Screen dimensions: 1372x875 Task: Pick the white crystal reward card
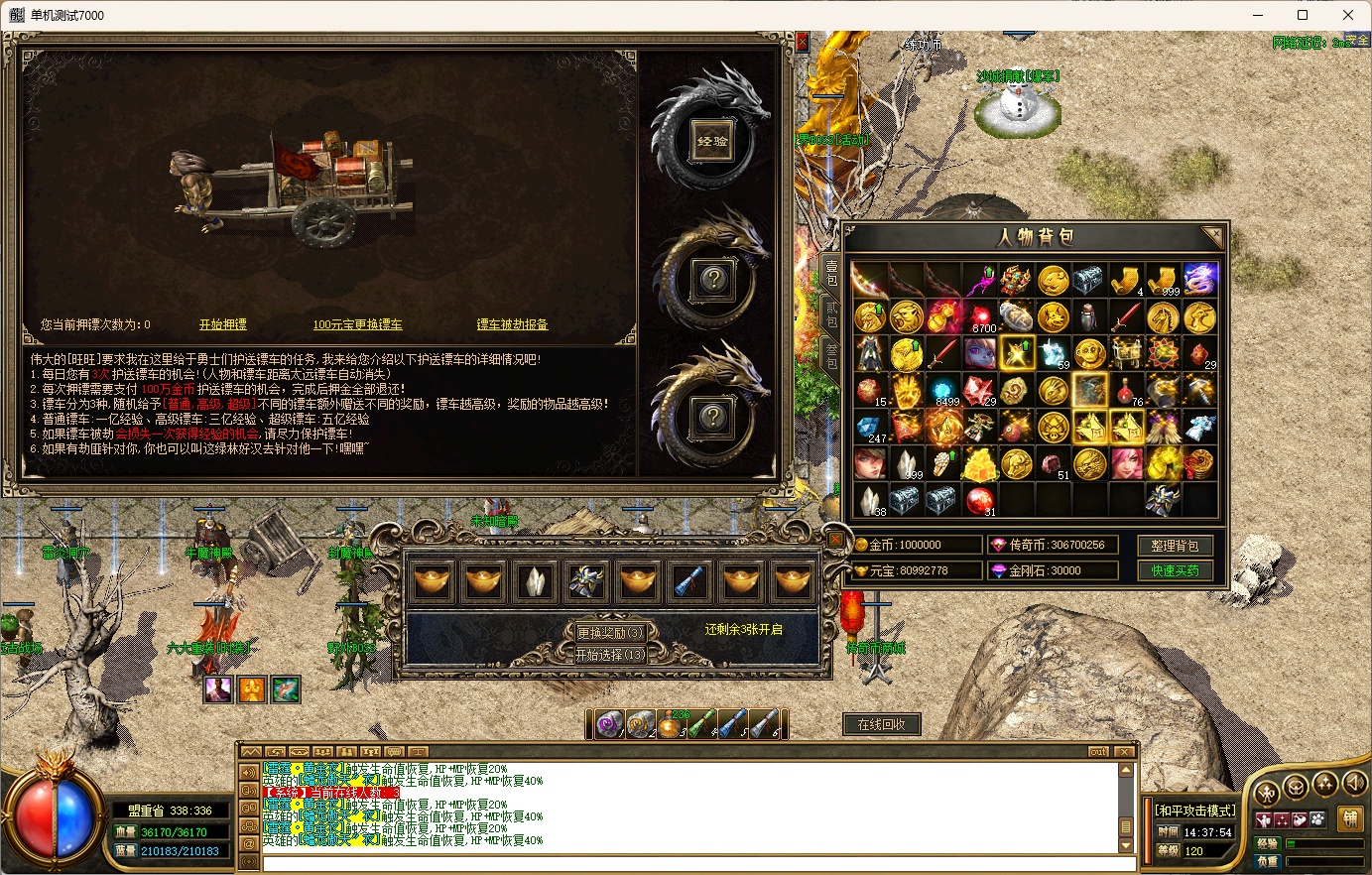tap(536, 582)
